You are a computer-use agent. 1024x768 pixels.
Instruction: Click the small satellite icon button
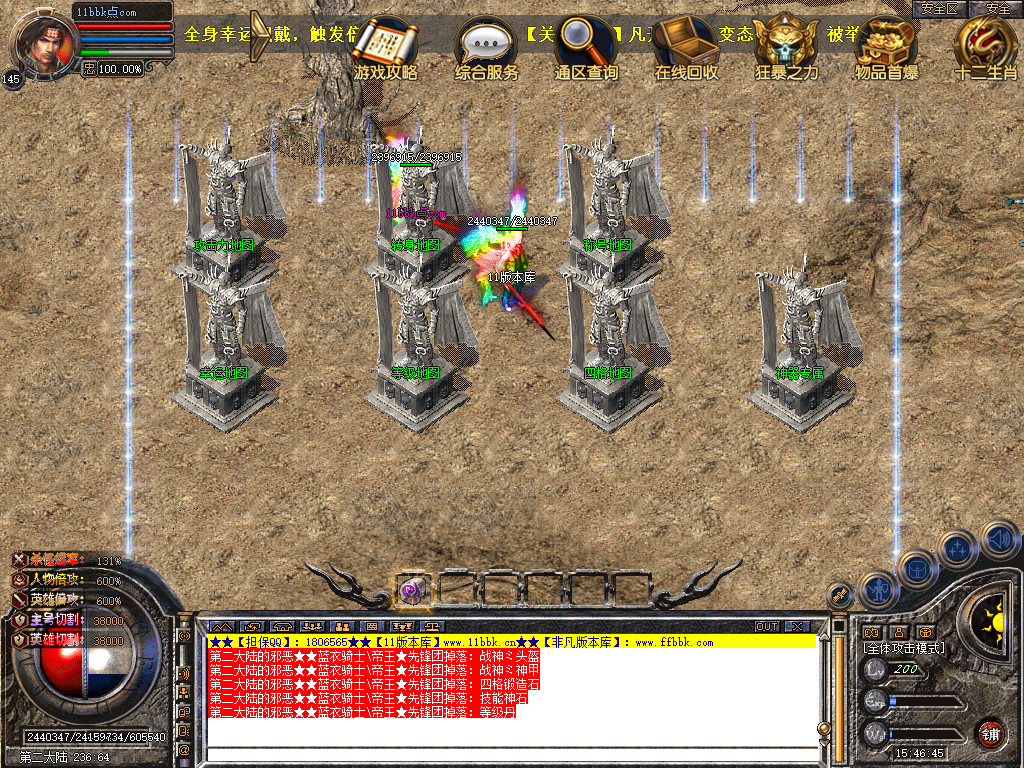click(842, 594)
